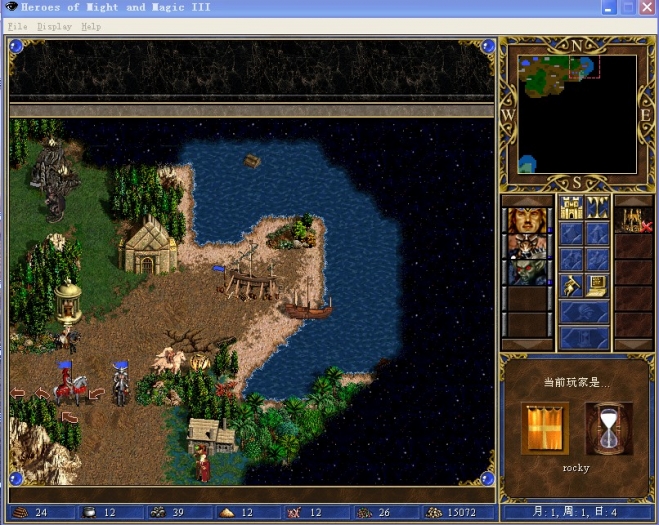Toggle the underground/surface view button
The height and width of the screenshot is (525, 659).
(598, 208)
